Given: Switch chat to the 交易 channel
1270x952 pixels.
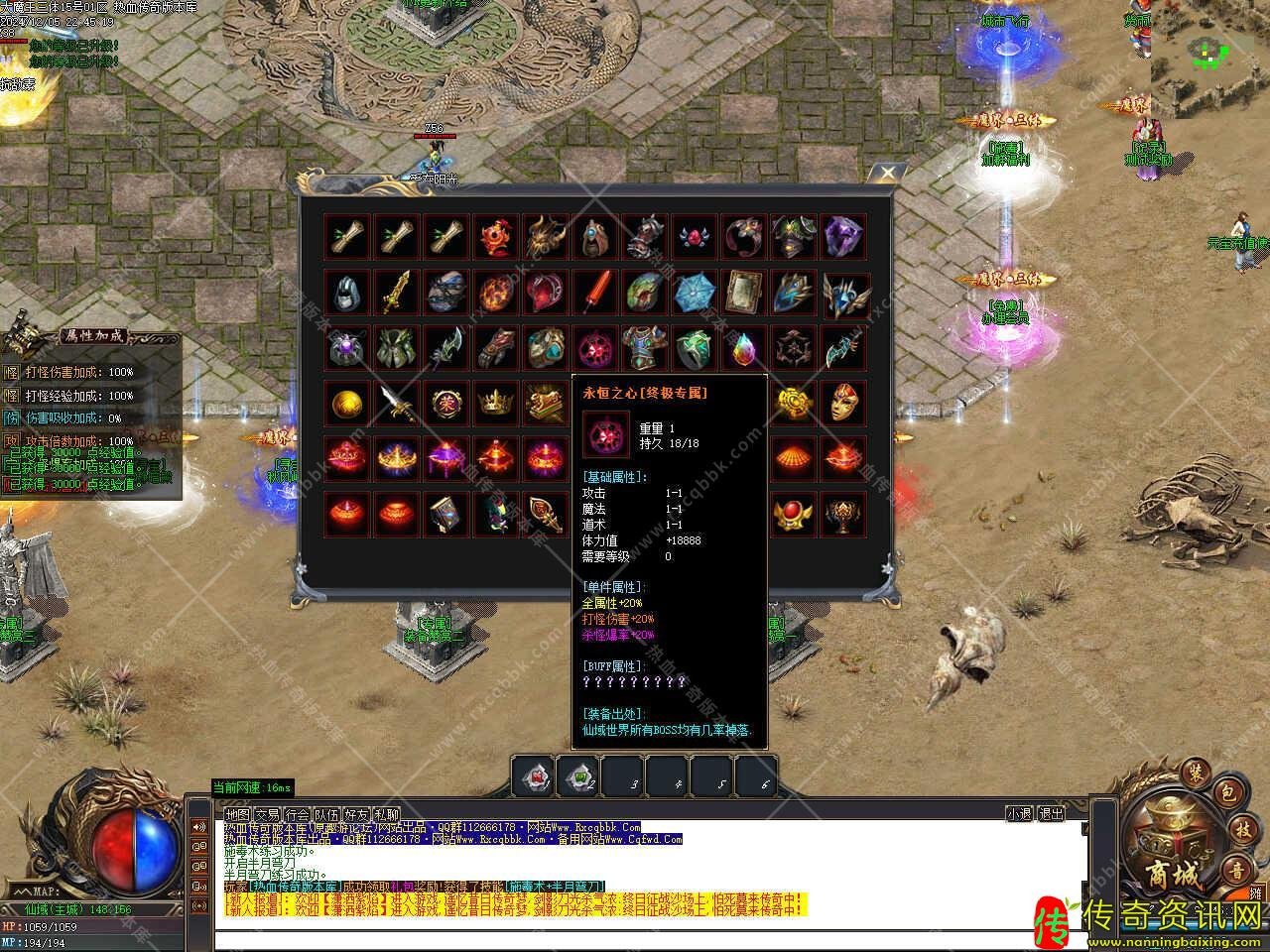Looking at the screenshot, I should click(267, 814).
